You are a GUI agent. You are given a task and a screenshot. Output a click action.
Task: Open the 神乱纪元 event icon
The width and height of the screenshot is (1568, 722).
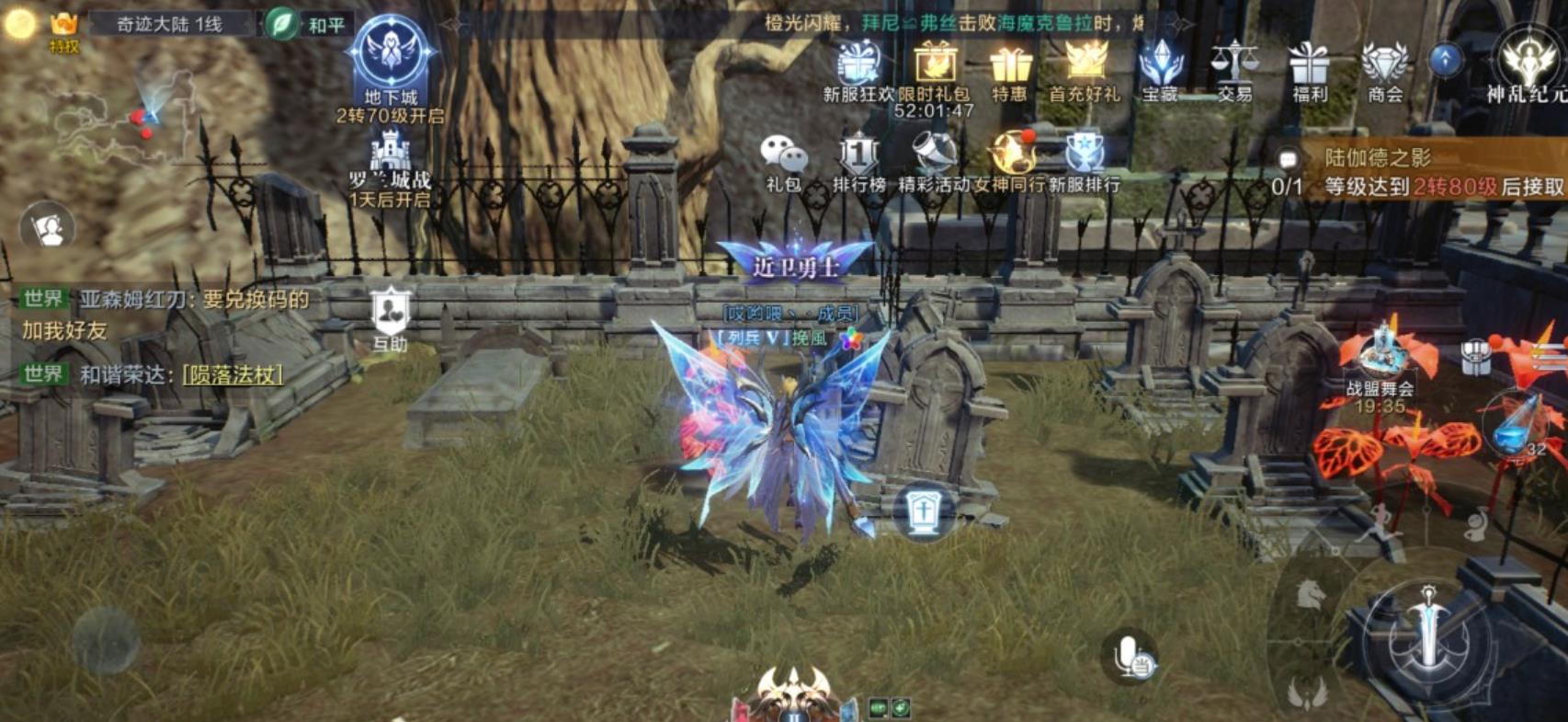[1527, 64]
